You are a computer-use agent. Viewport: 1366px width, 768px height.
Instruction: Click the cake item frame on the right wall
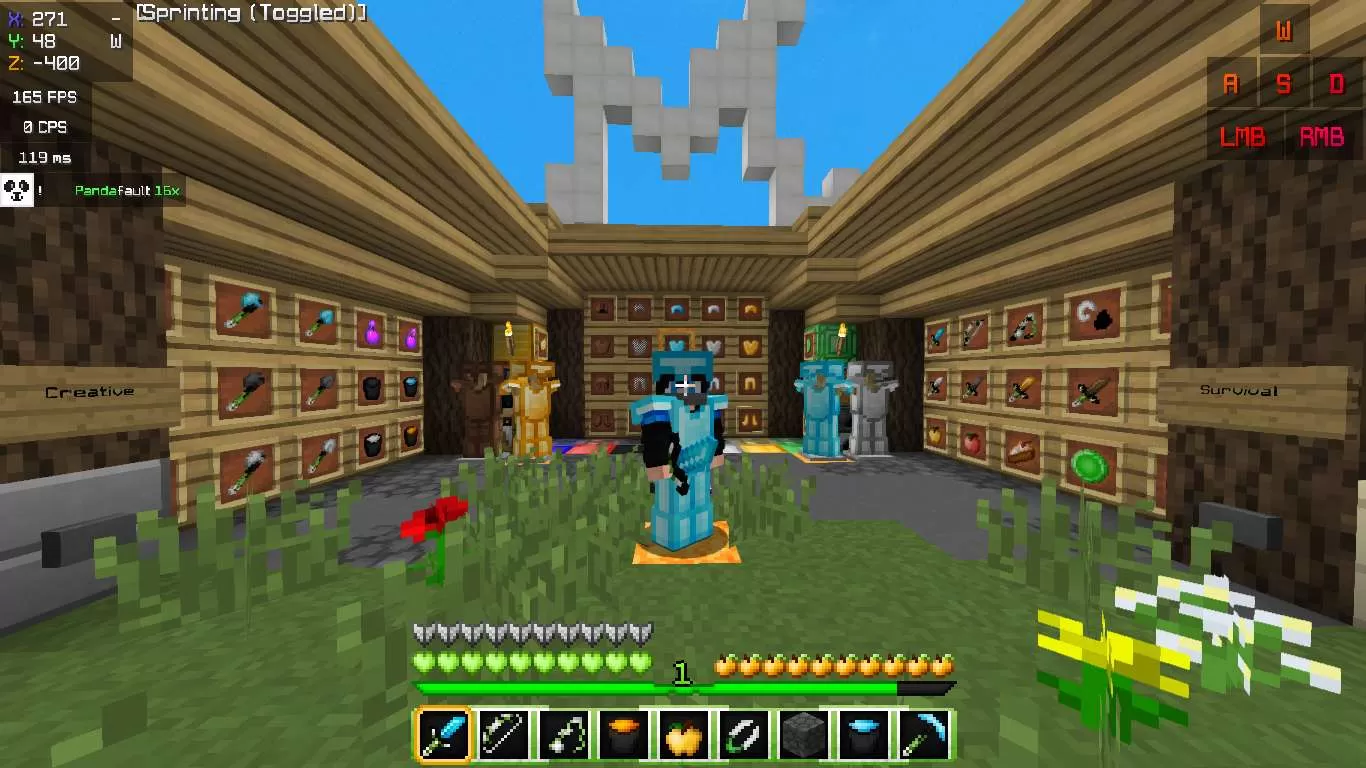click(1022, 450)
